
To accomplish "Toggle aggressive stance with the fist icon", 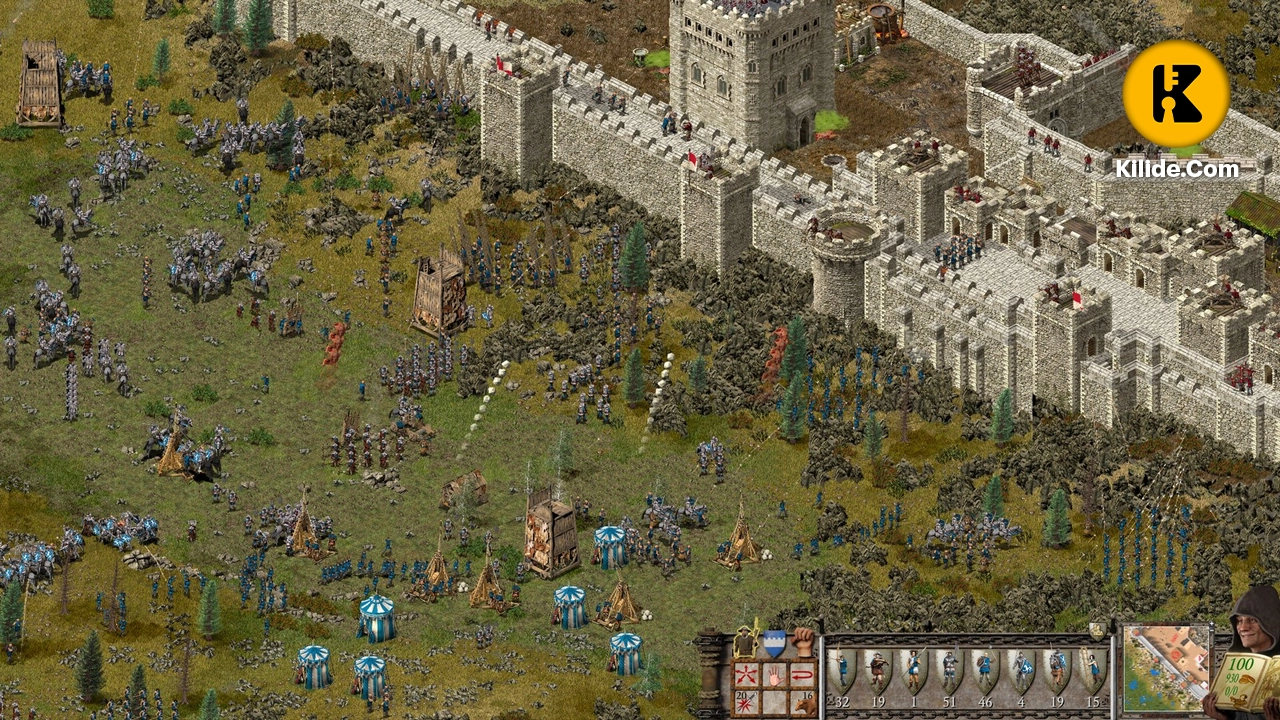I will [802, 640].
